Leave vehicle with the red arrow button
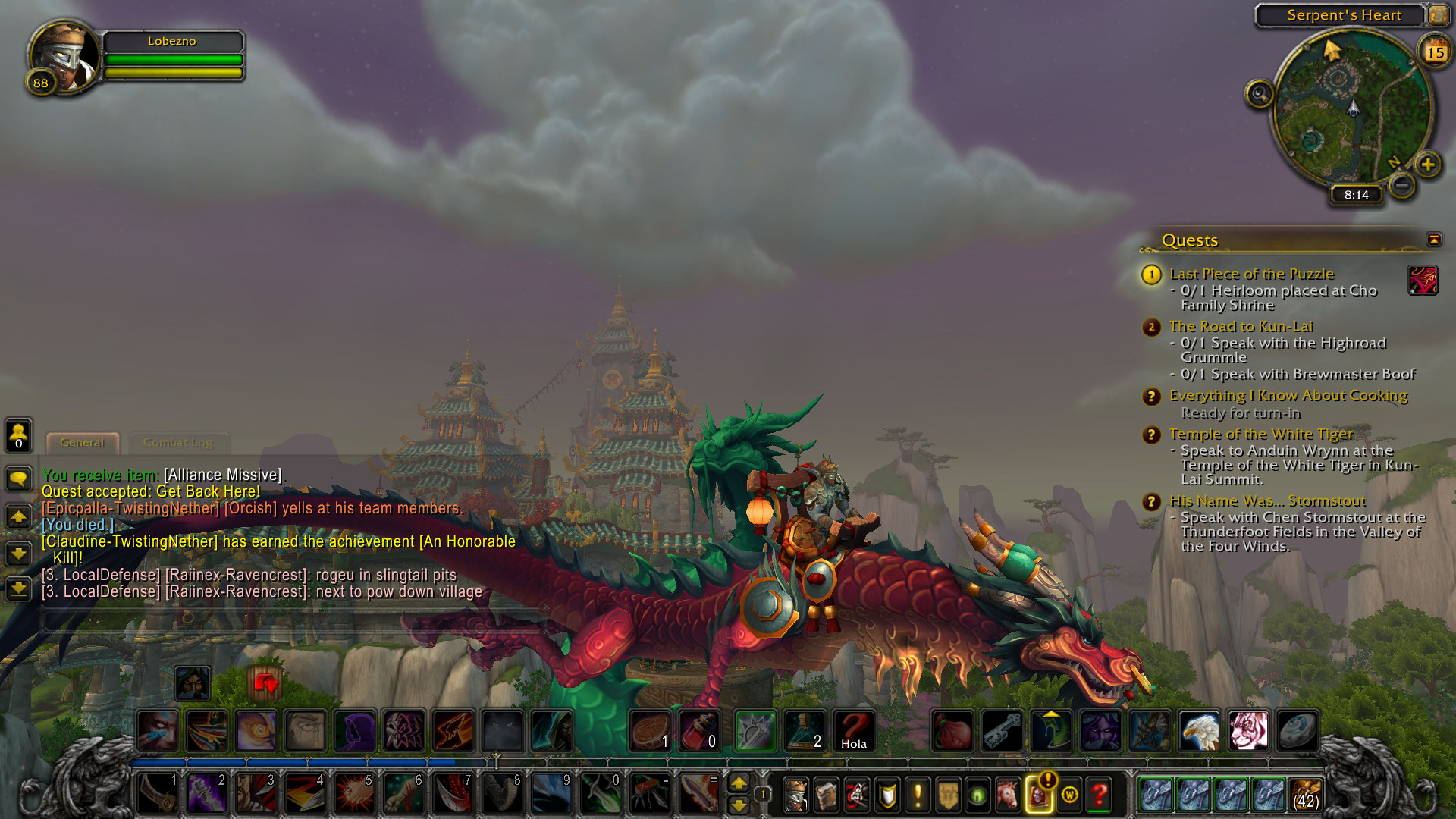 point(265,684)
